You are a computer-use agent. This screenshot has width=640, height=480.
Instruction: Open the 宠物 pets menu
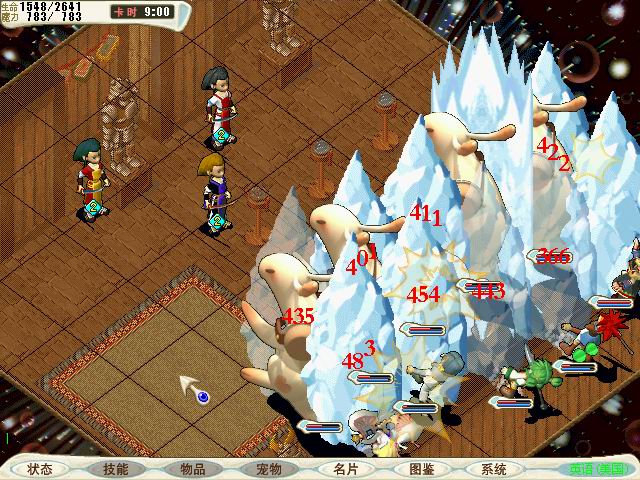pyautogui.click(x=268, y=468)
